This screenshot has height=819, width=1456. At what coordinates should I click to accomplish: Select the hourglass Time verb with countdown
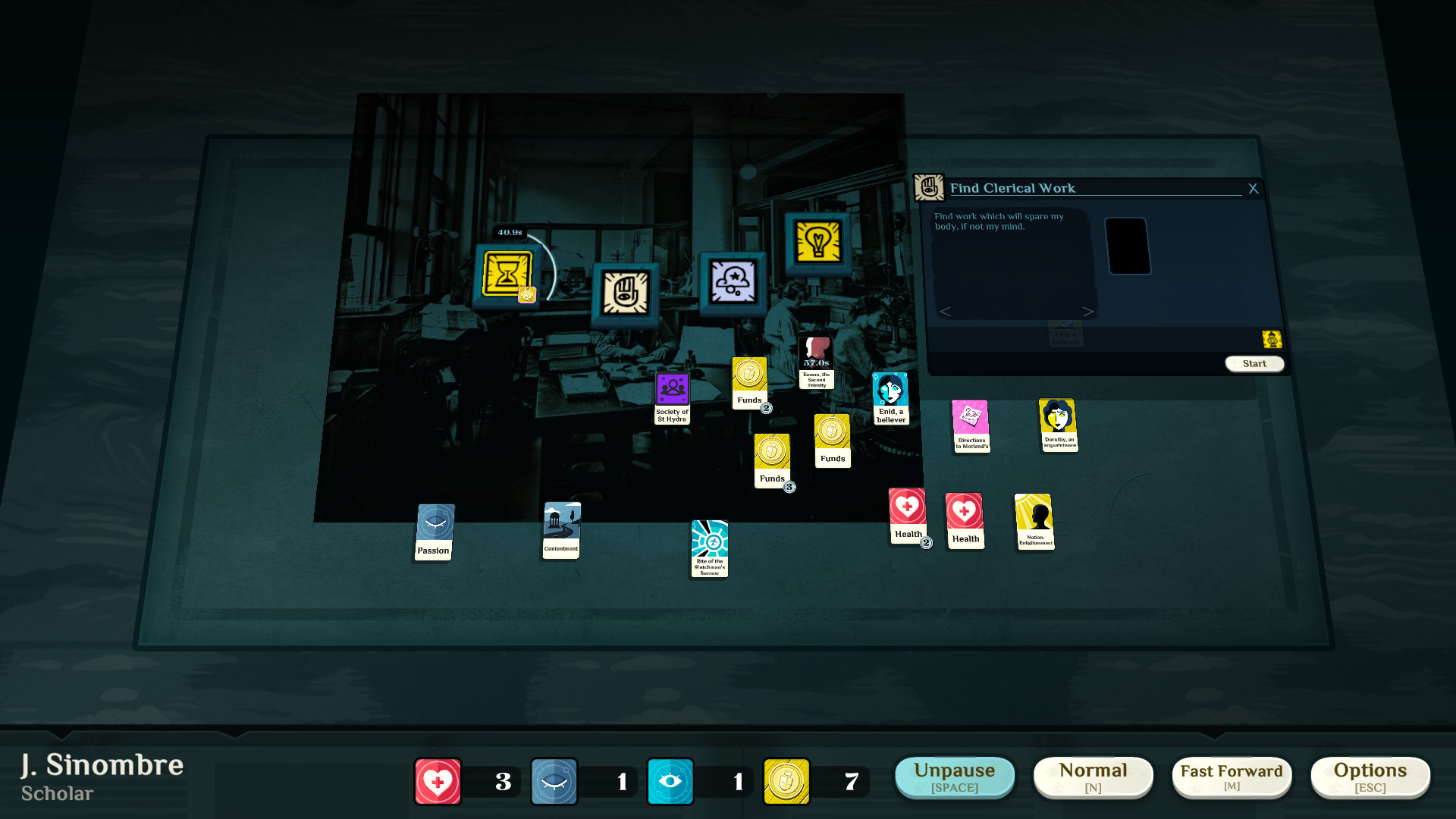pyautogui.click(x=507, y=272)
